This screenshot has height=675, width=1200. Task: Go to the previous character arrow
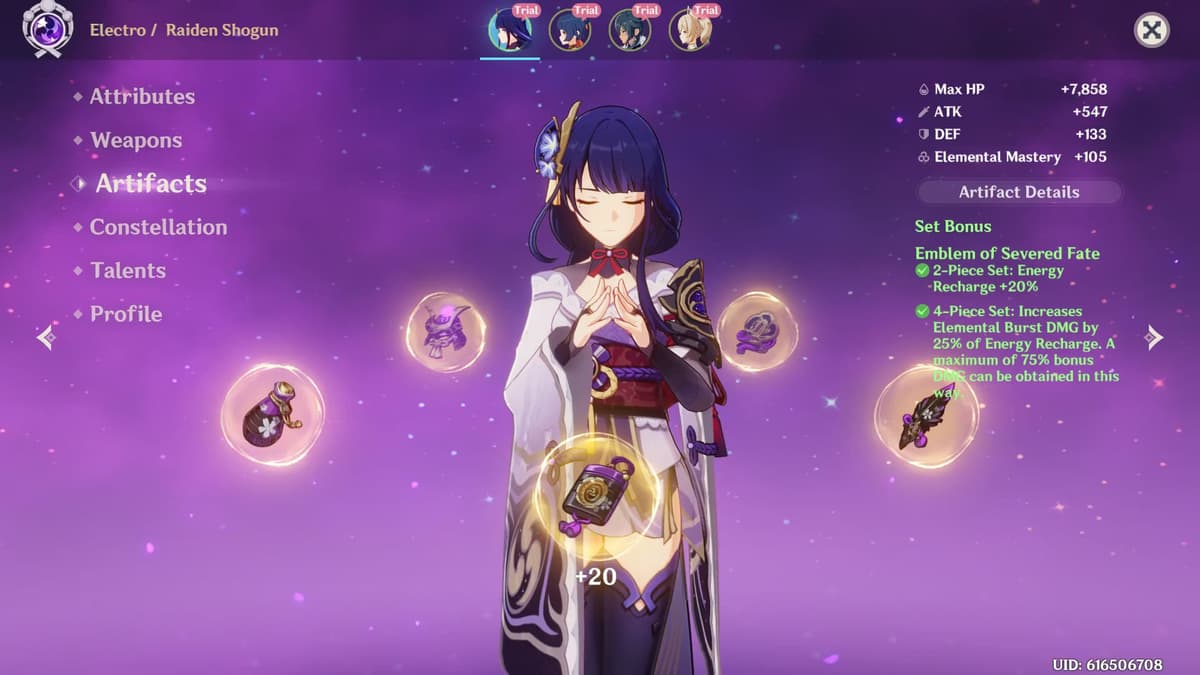(46, 338)
